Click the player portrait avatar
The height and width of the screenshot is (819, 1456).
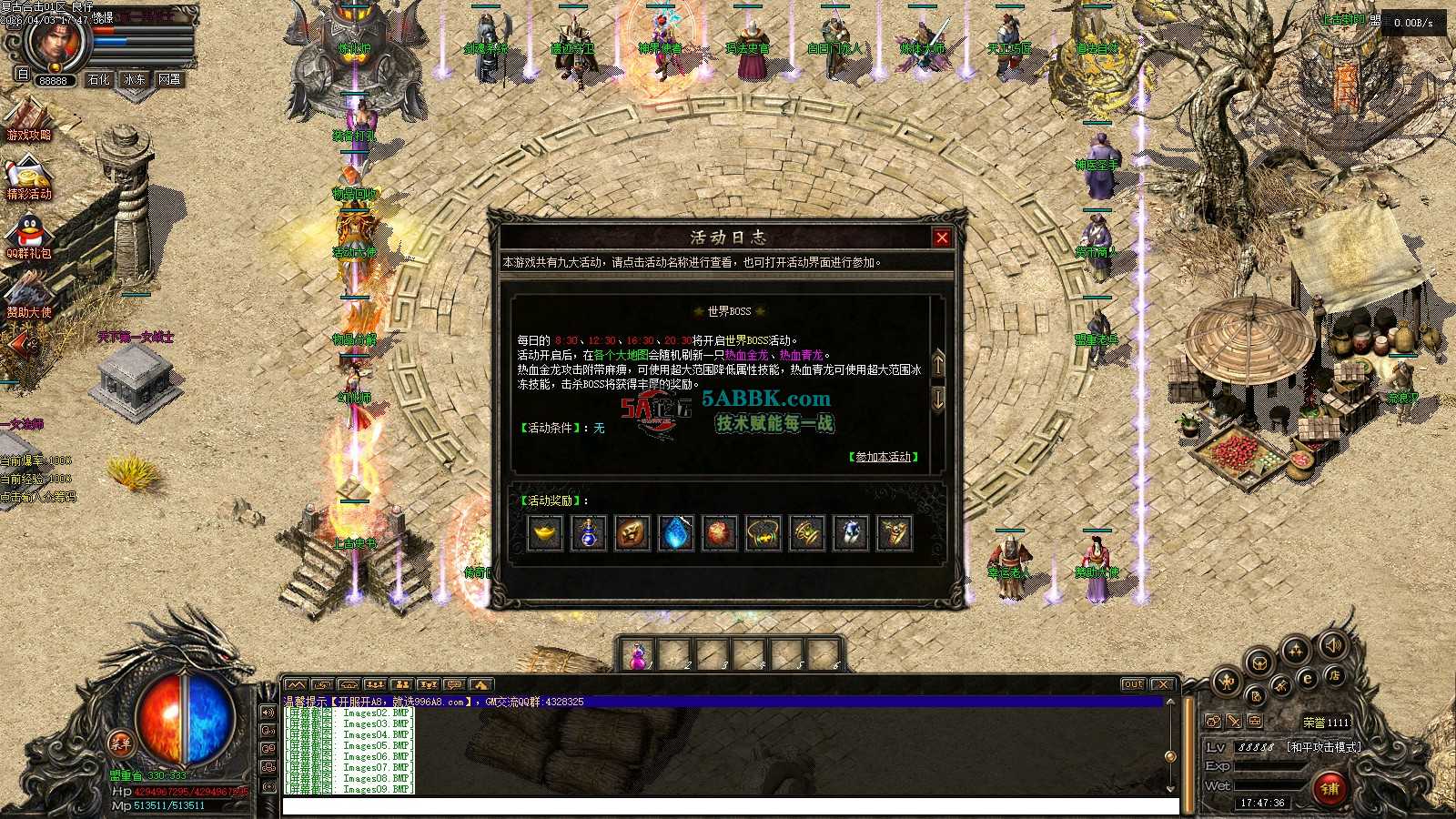point(55,41)
